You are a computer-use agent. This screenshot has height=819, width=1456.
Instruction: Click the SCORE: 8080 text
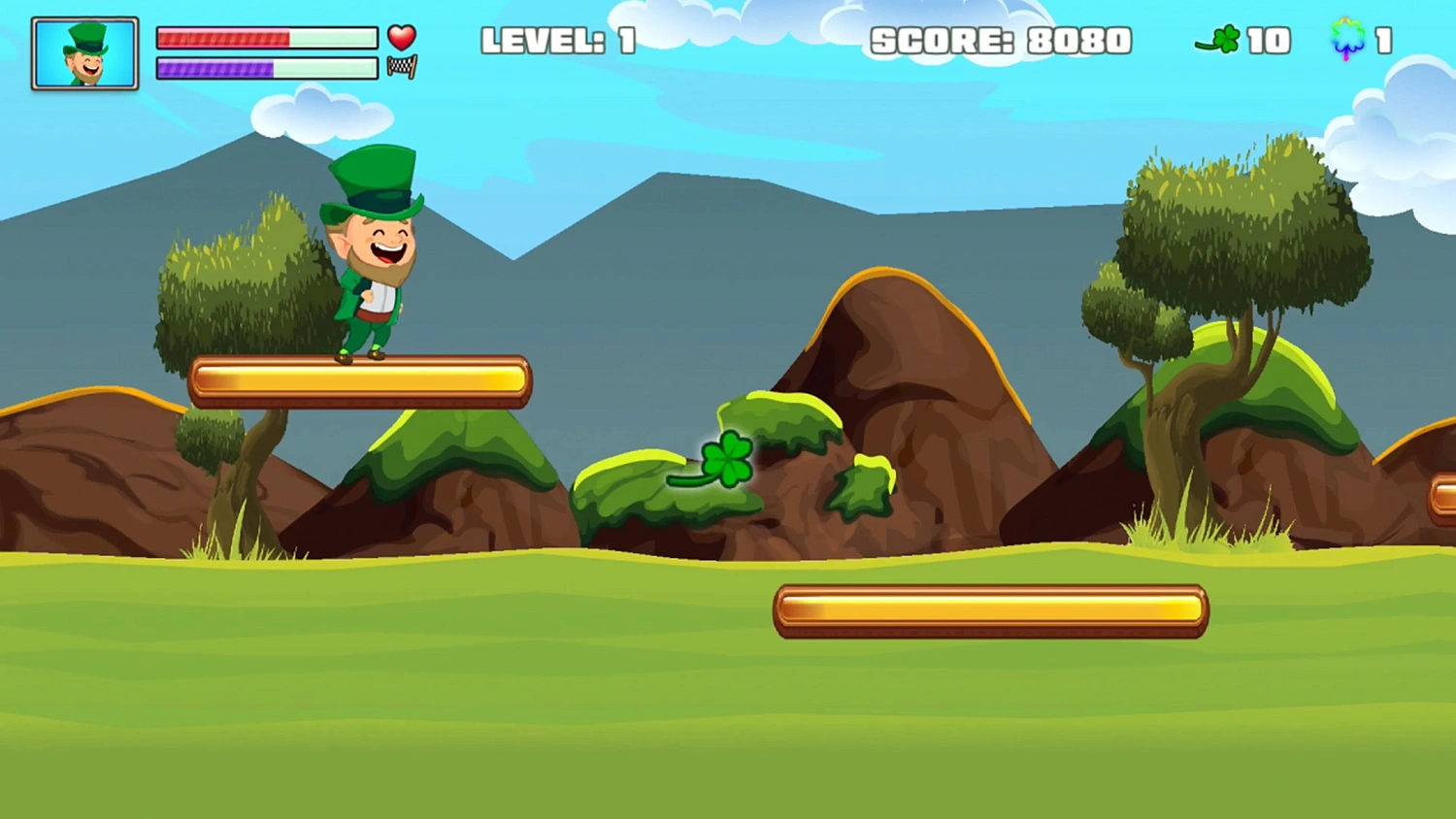pos(1002,40)
